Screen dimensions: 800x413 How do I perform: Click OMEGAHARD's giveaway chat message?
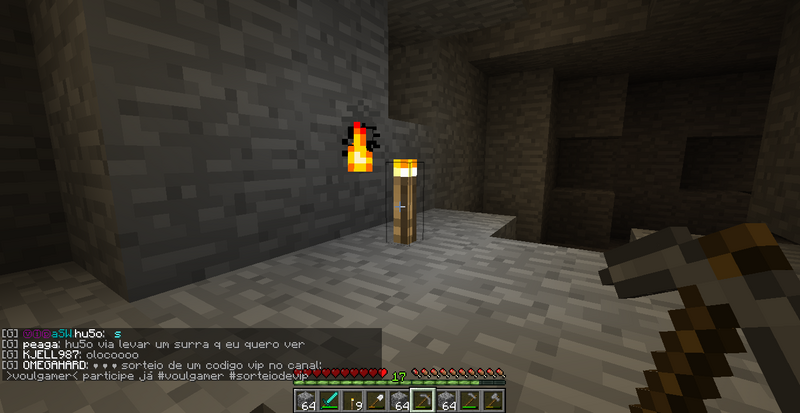[160, 365]
